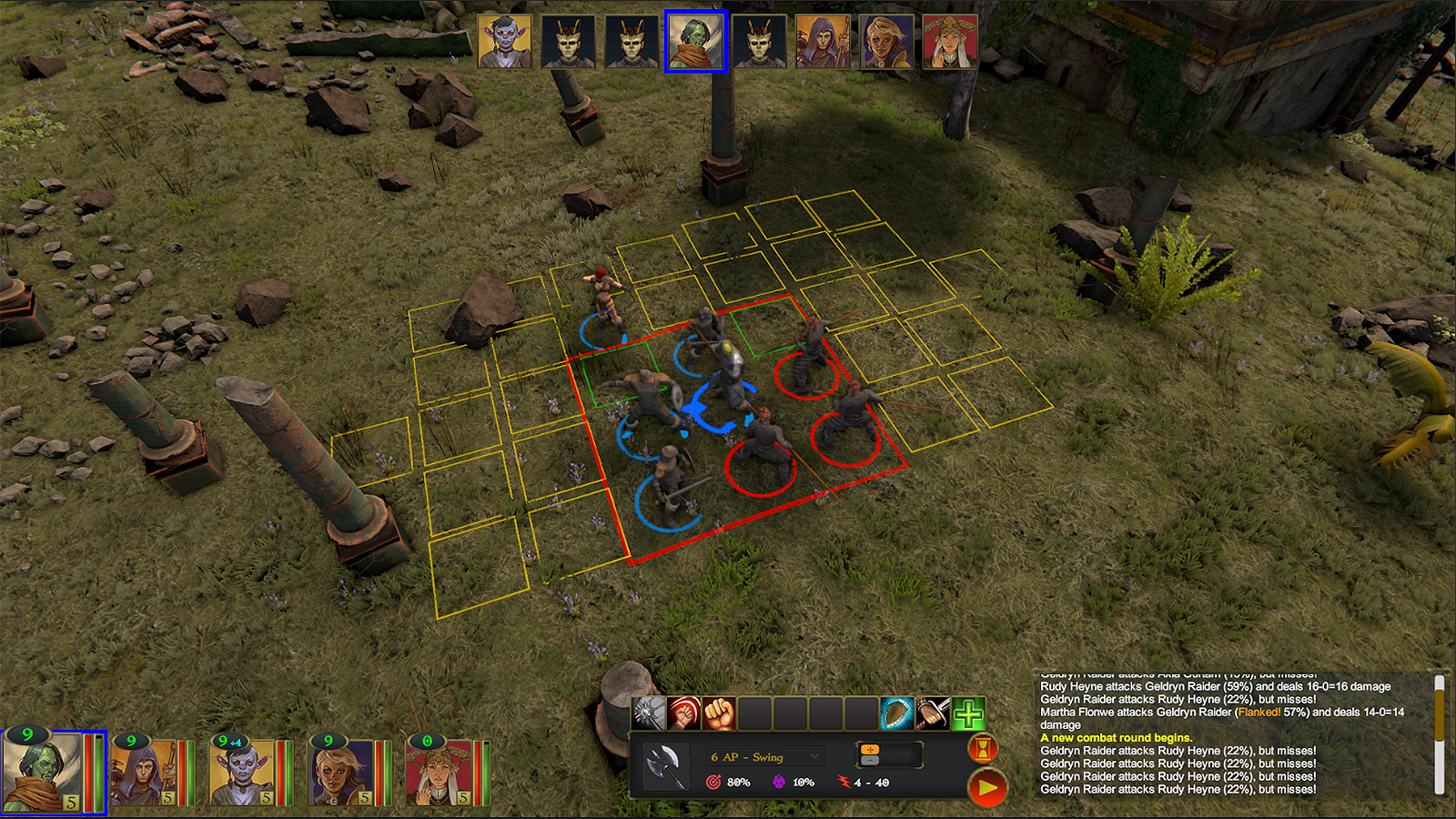The width and height of the screenshot is (1456, 819).
Task: Click the red hourglass wait button
Action: point(984,749)
